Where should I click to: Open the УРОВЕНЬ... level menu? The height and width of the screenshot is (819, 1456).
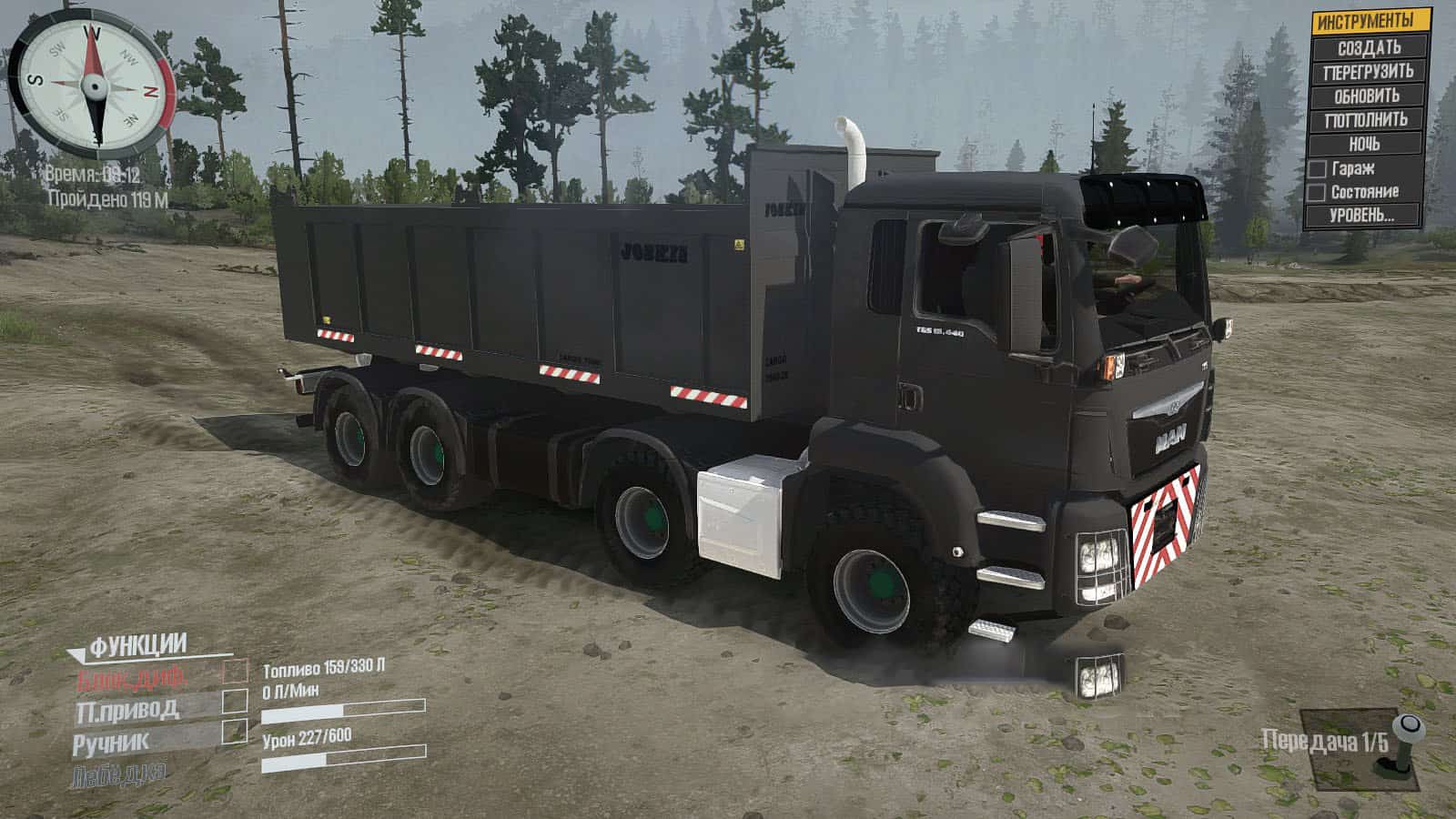coord(1362,216)
